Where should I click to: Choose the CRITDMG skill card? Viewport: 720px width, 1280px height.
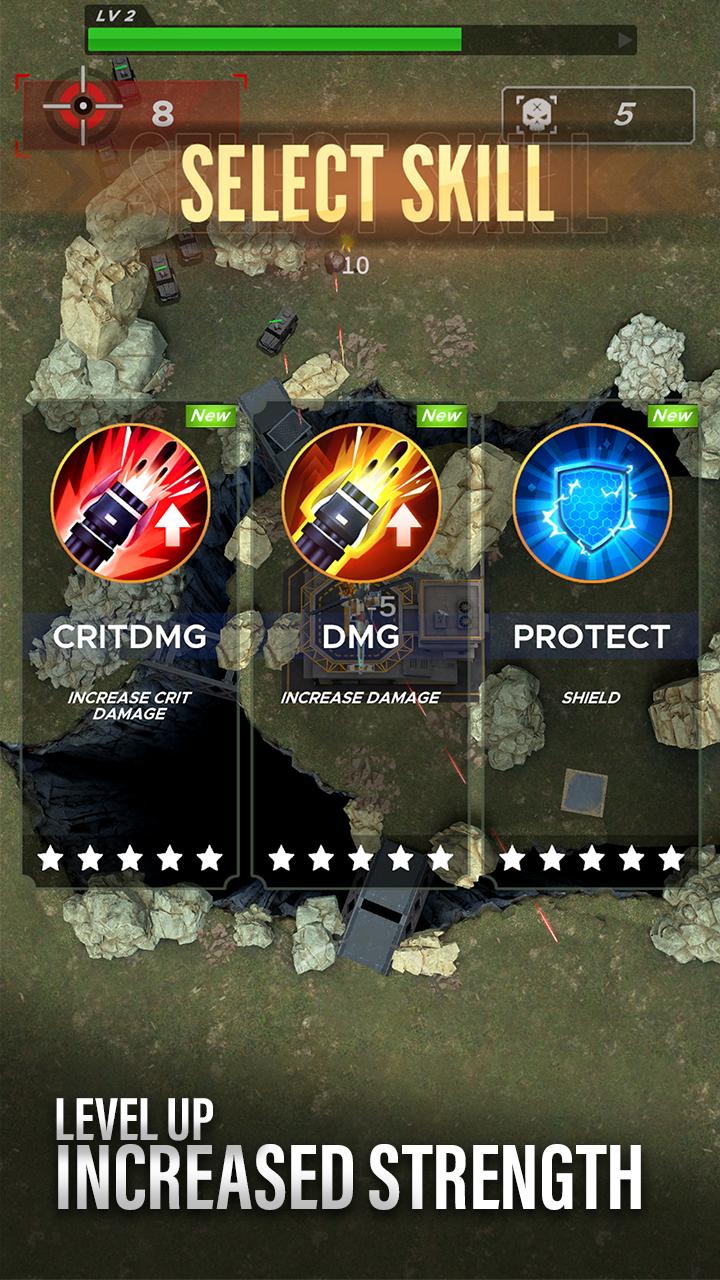click(130, 640)
